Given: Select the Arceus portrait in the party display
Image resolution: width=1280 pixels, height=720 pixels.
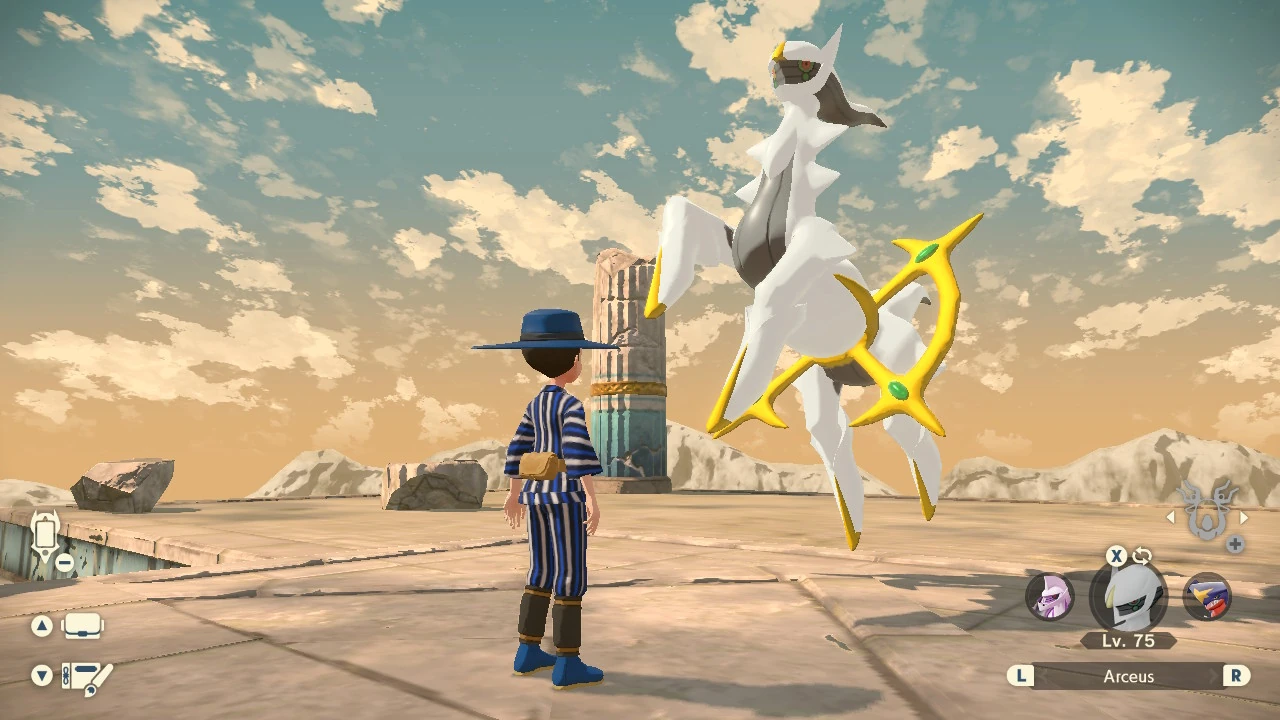Looking at the screenshot, I should pos(1128,595).
